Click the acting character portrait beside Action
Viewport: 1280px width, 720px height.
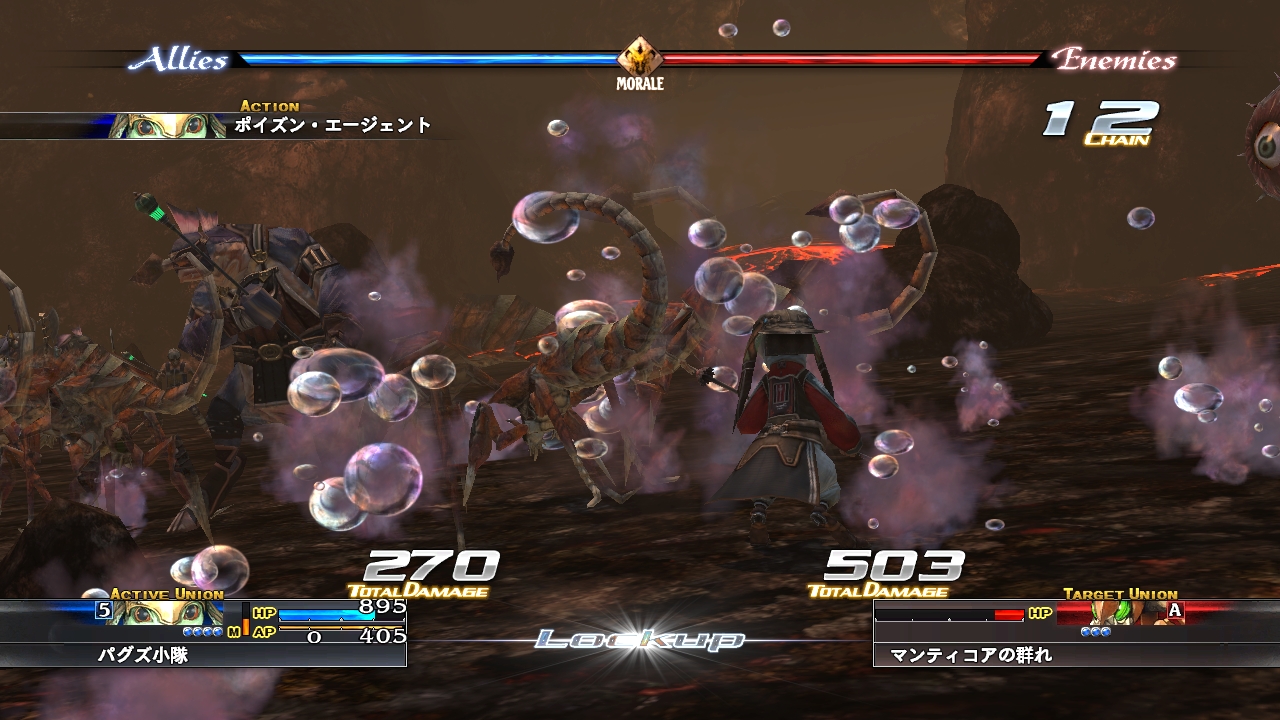pos(167,126)
